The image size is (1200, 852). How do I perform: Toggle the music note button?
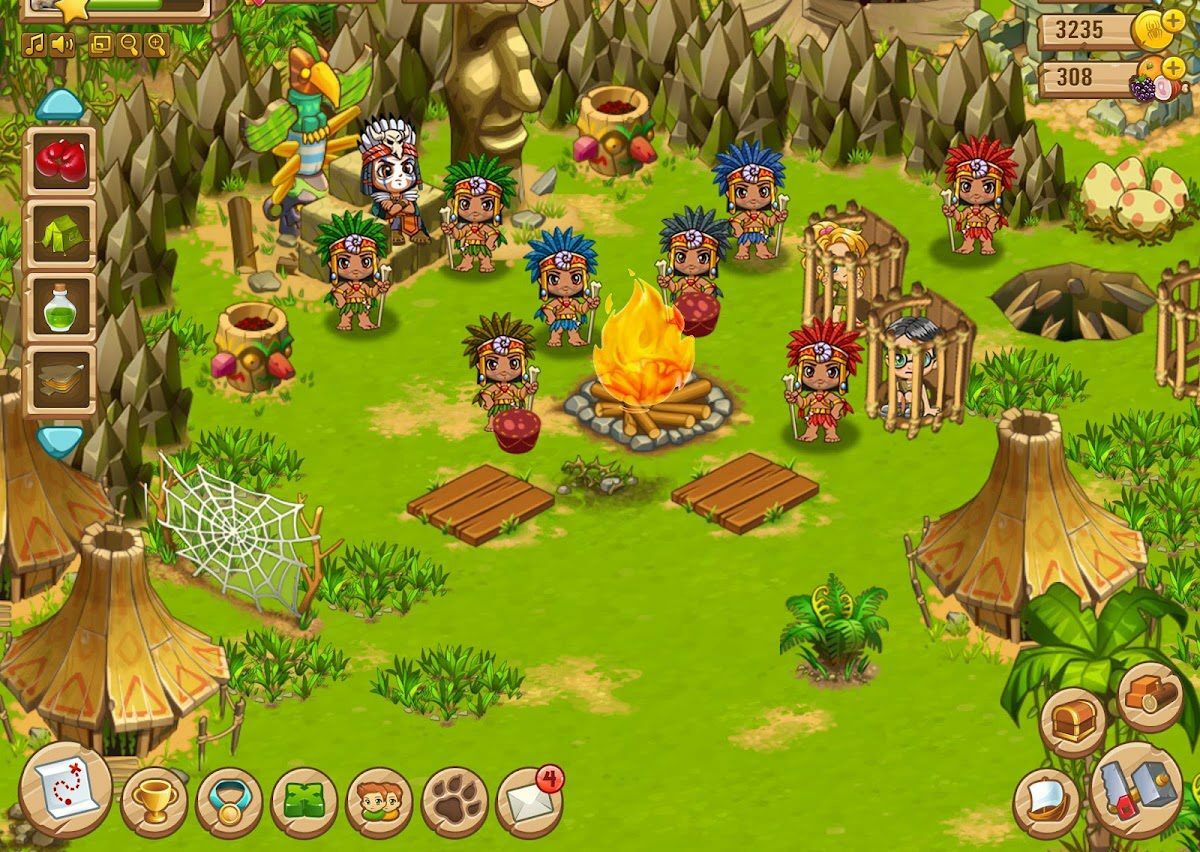point(35,44)
